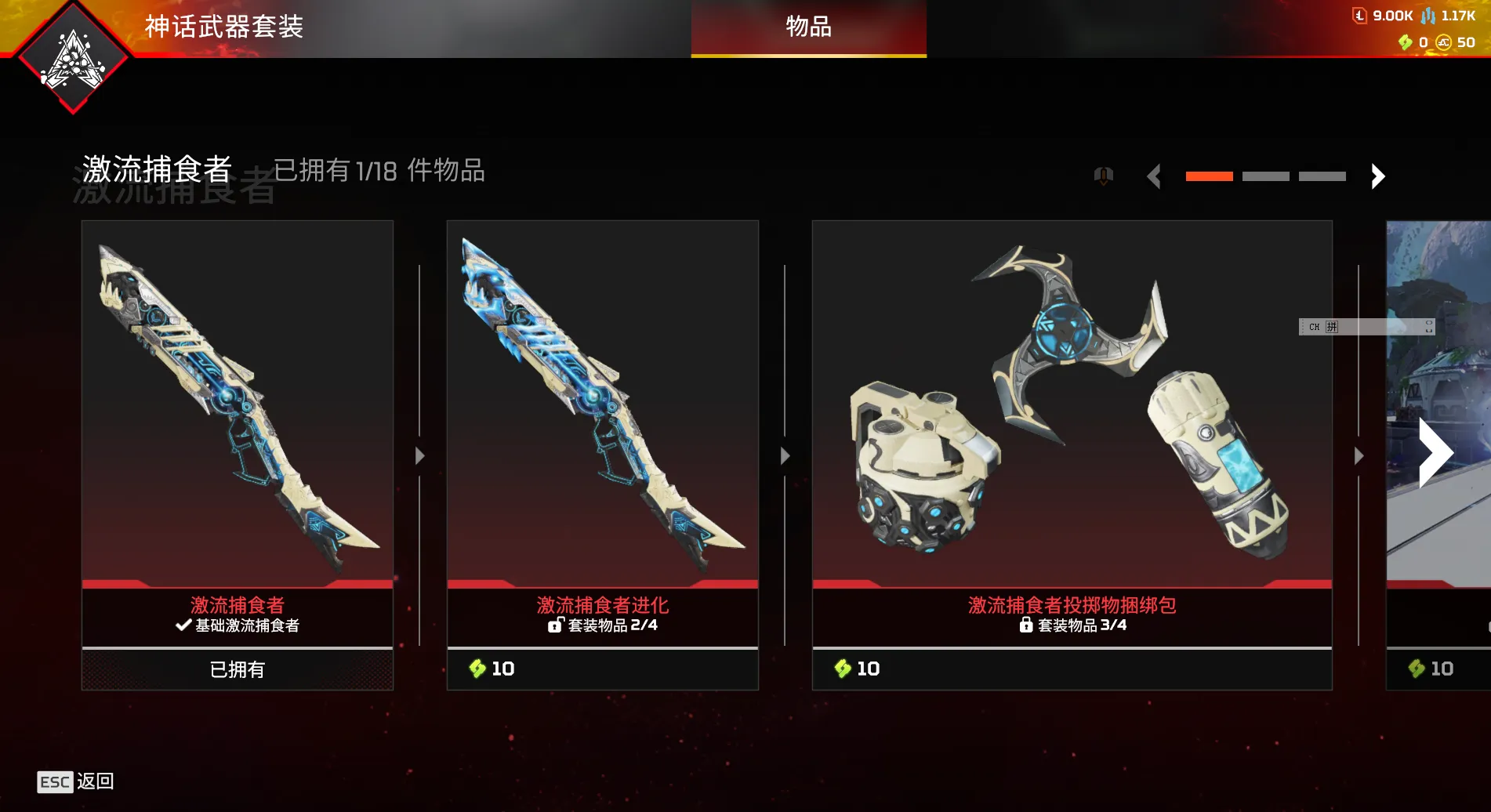Buy 激流捕食者进化 for 10 shards
1491x812 pixels.
(x=602, y=669)
